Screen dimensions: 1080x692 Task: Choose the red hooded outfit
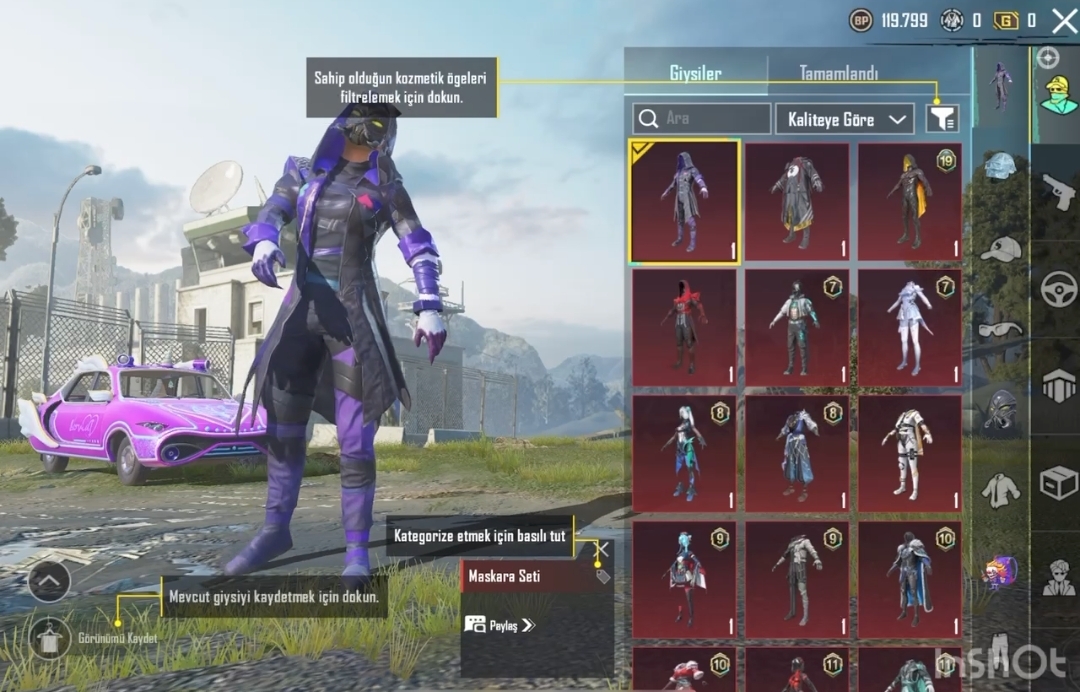(684, 327)
